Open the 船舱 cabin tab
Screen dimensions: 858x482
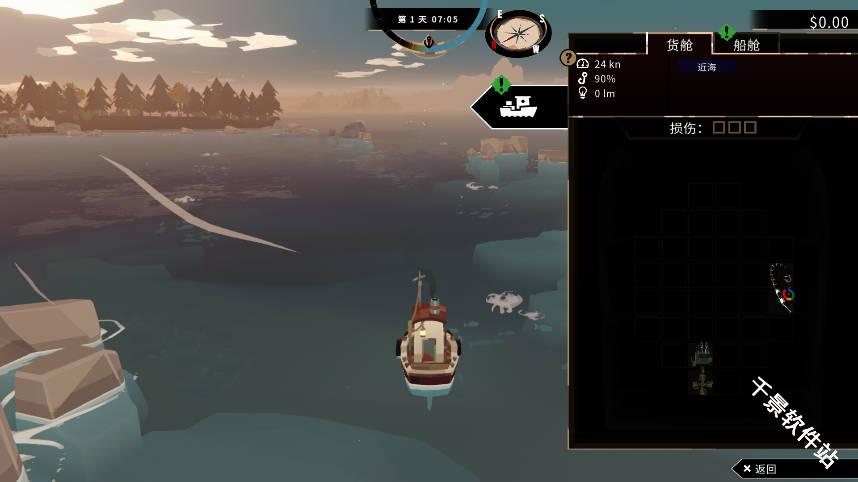pyautogui.click(x=746, y=45)
